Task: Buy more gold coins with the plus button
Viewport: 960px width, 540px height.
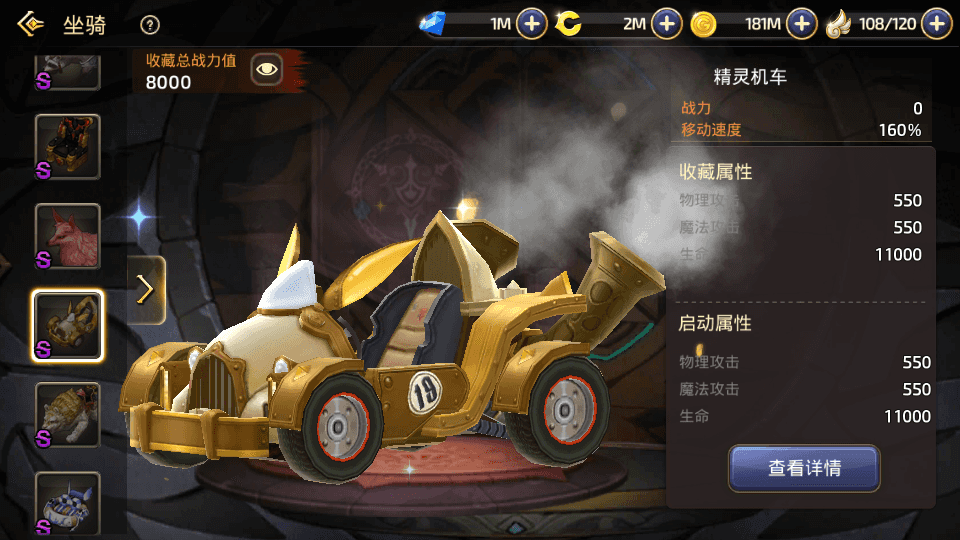Action: pos(801,23)
